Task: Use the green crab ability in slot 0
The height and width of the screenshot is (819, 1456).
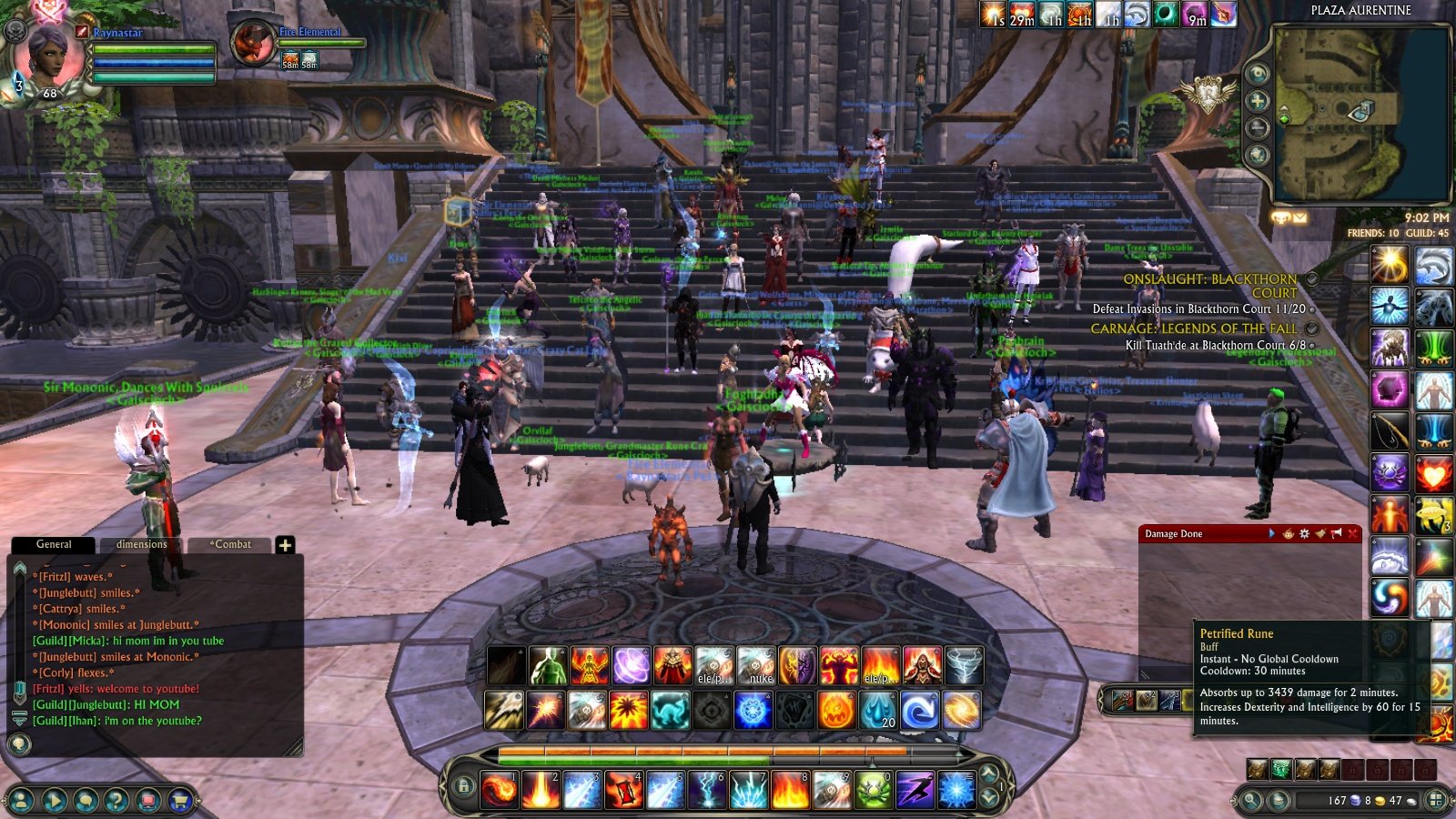Action: pyautogui.click(x=873, y=789)
